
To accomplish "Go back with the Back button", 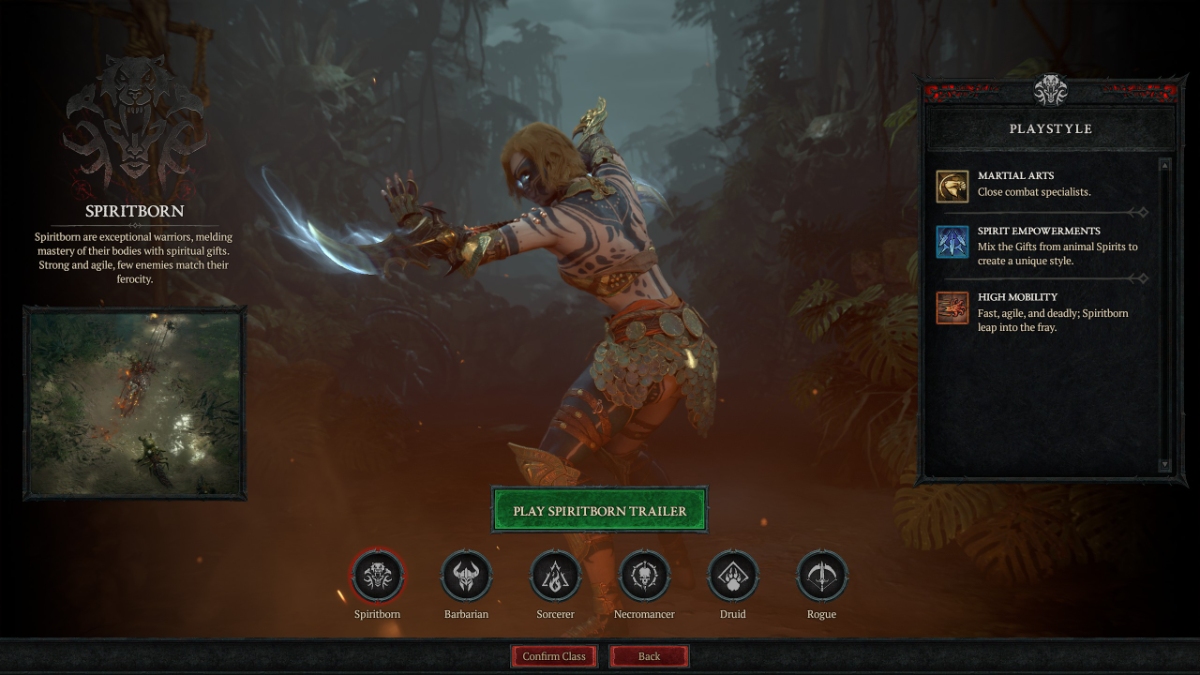I will (x=649, y=656).
